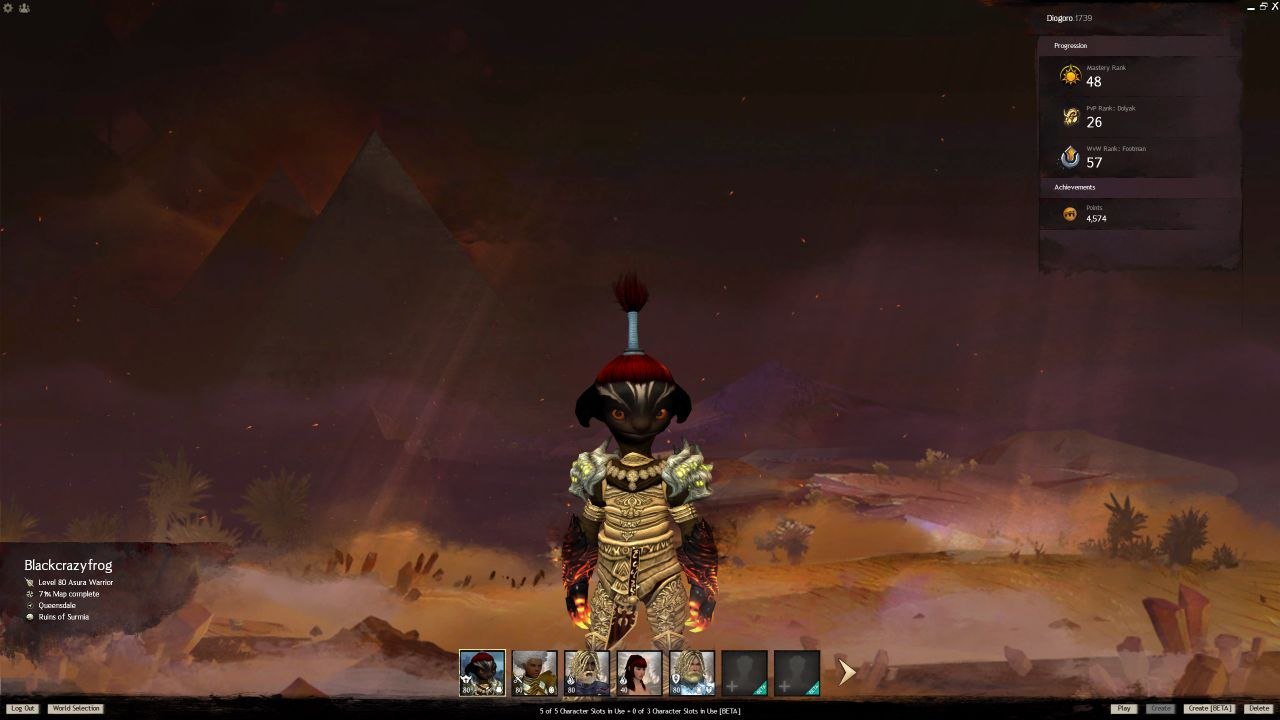Open the World Selection screen
This screenshot has width=1280, height=720.
pyautogui.click(x=76, y=708)
